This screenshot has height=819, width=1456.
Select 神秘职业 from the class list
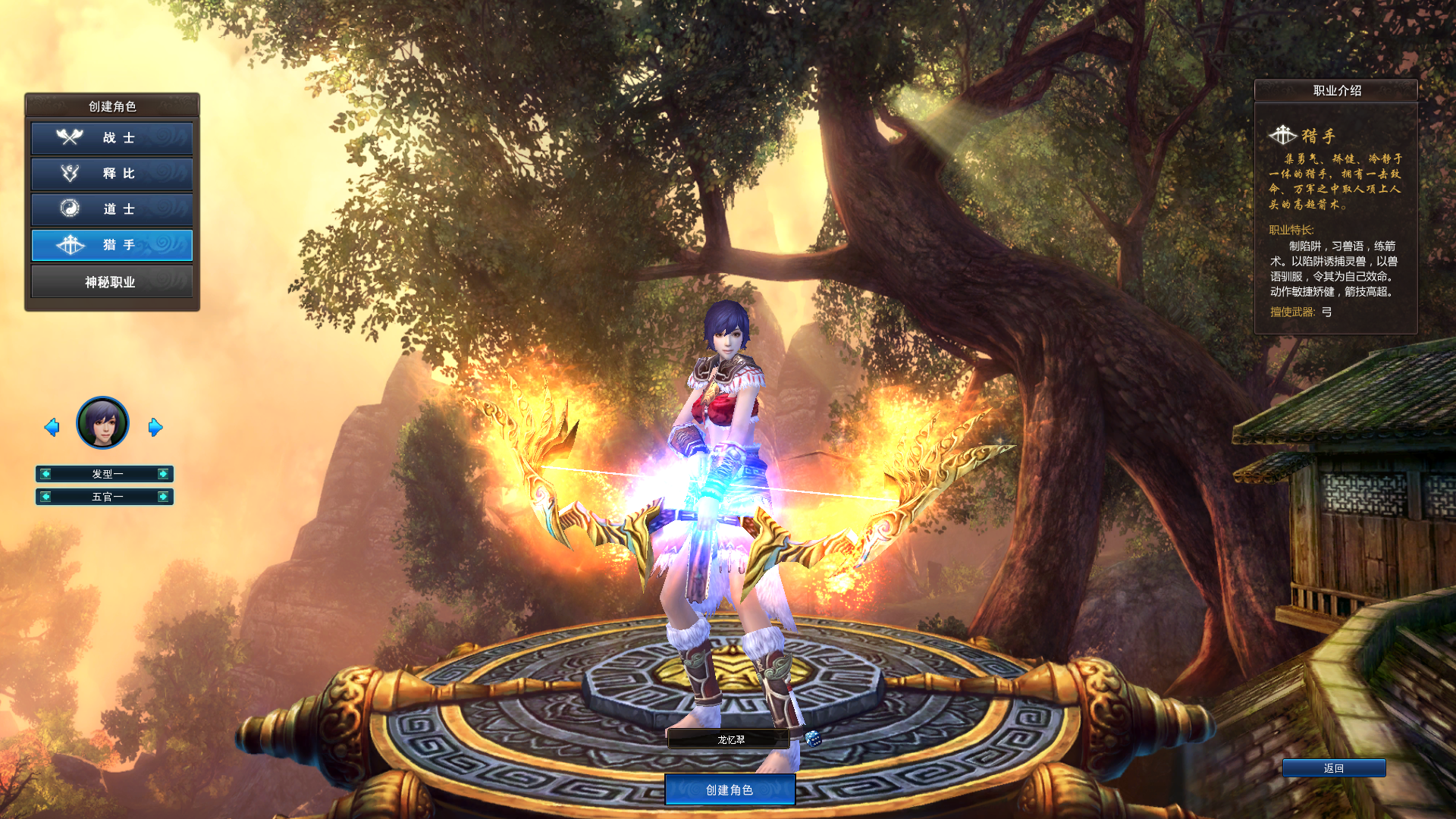click(111, 281)
